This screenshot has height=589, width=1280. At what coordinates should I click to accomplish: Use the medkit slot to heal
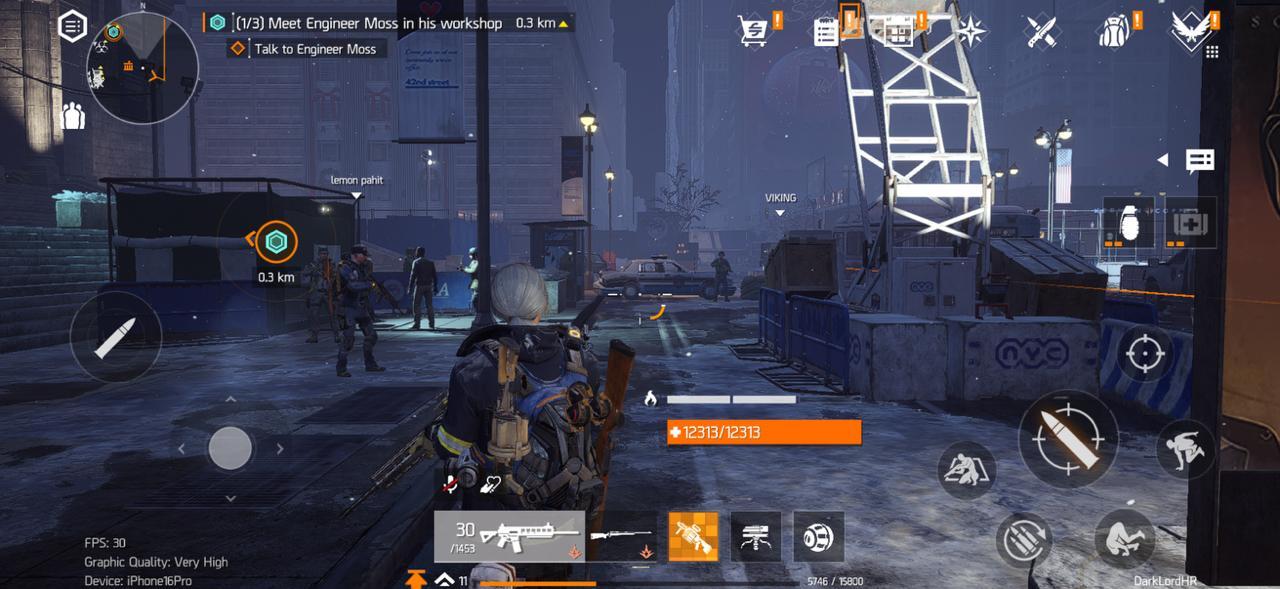(x=1191, y=223)
